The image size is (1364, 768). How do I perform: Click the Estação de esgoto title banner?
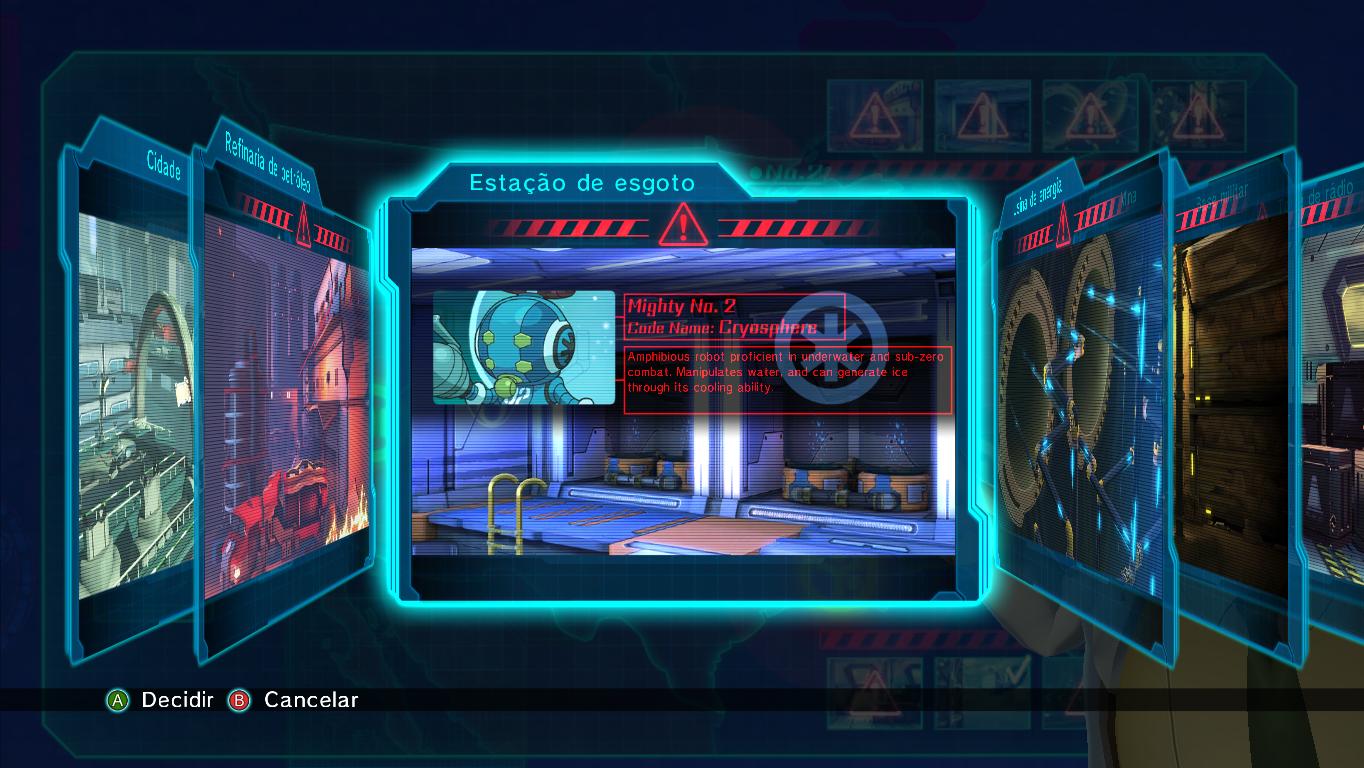pyautogui.click(x=581, y=183)
